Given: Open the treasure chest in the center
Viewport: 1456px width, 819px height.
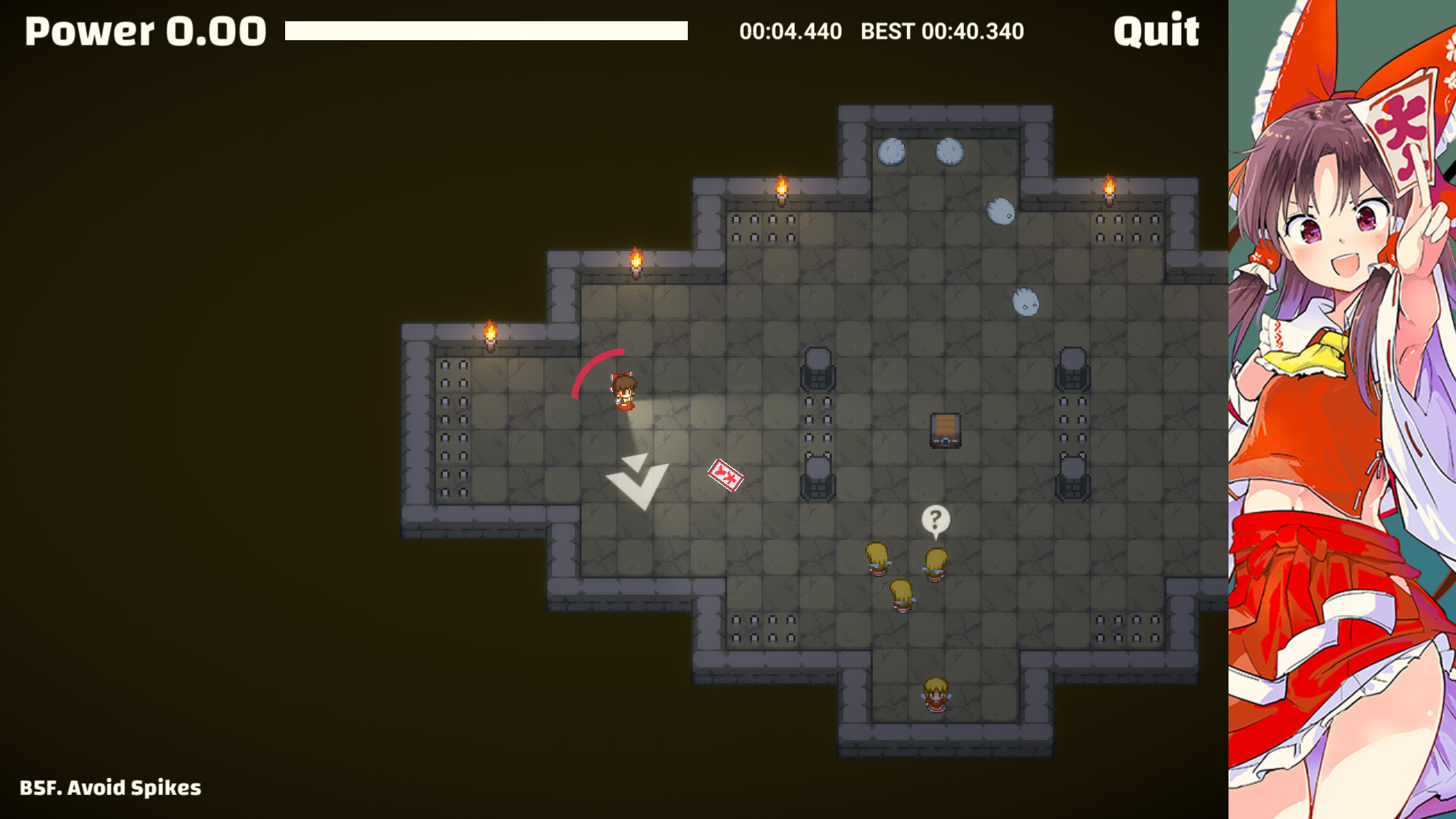Looking at the screenshot, I should tap(944, 430).
